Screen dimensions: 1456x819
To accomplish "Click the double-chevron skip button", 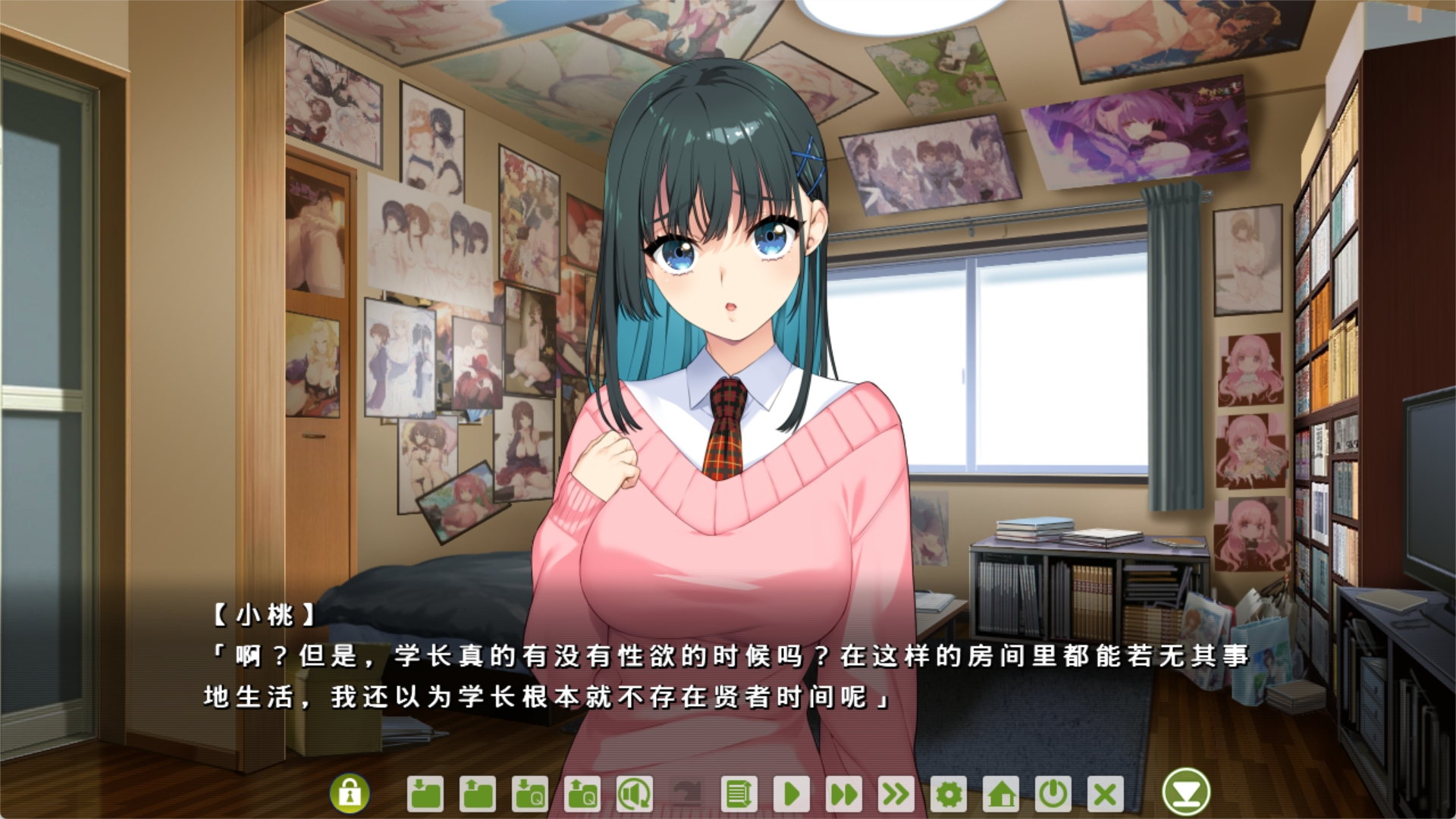I will pyautogui.click(x=896, y=794).
